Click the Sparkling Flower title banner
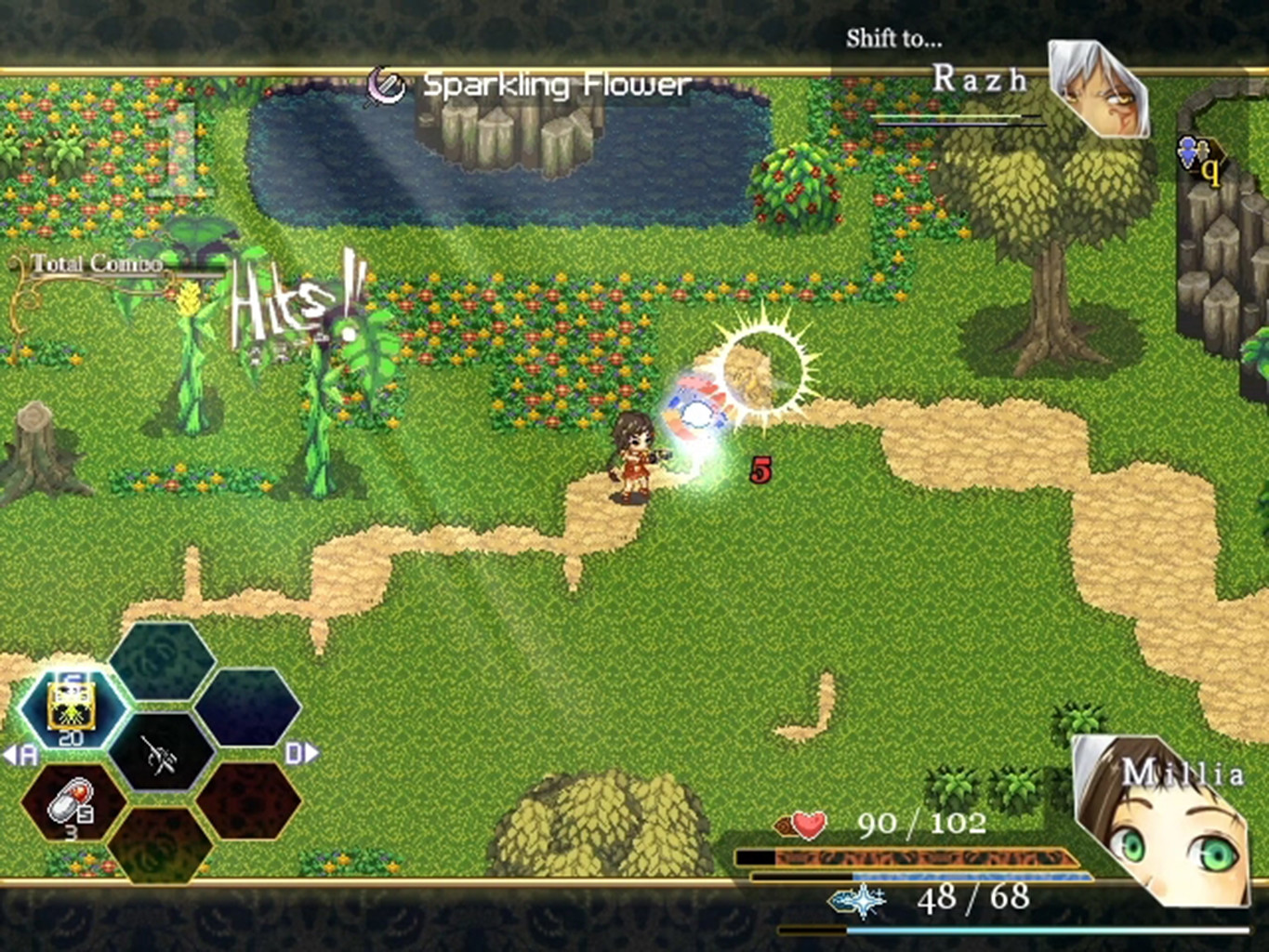1269x952 pixels. tap(555, 84)
